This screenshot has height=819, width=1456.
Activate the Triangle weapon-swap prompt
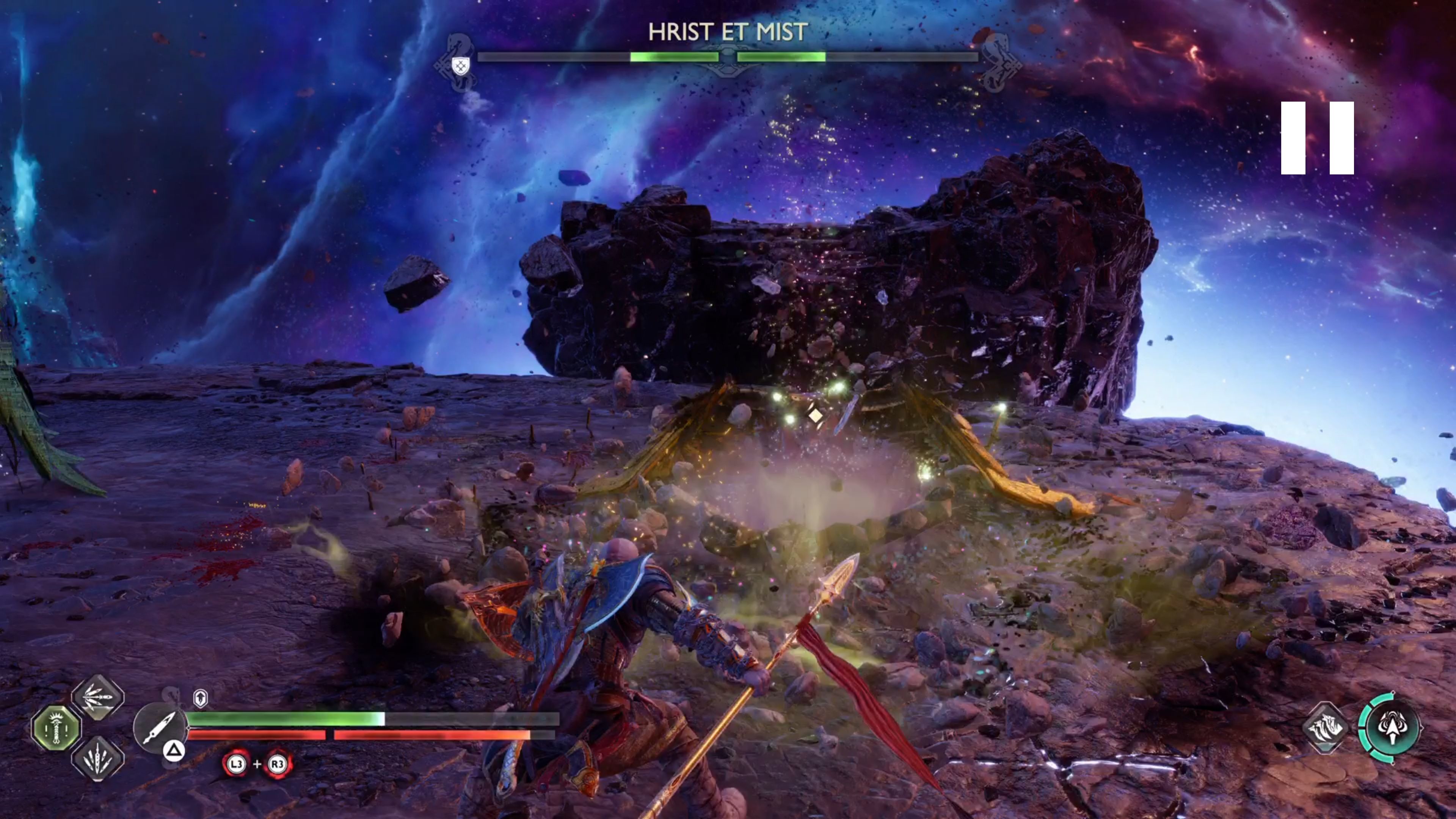coord(174,750)
